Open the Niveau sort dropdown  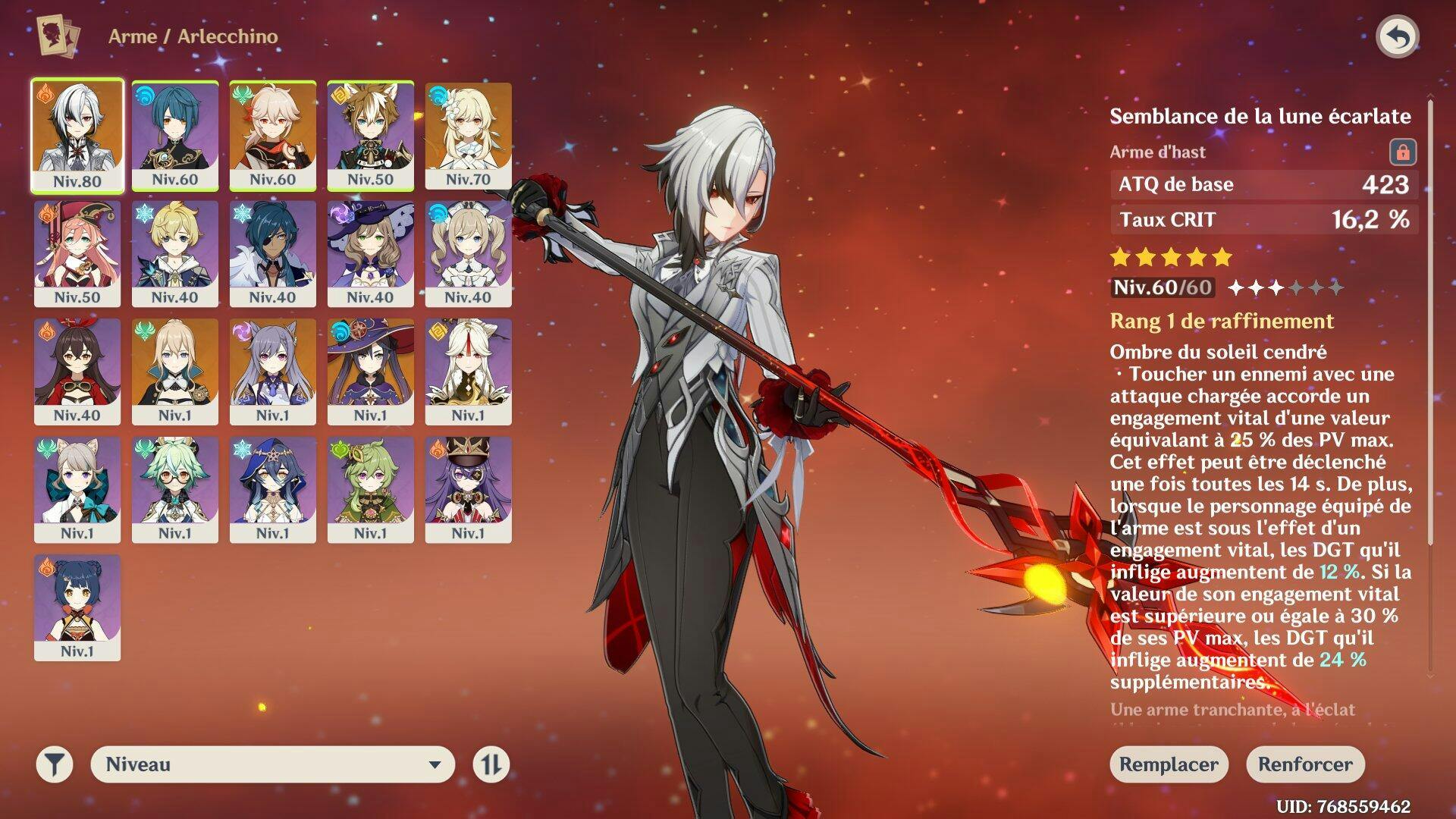[x=273, y=764]
